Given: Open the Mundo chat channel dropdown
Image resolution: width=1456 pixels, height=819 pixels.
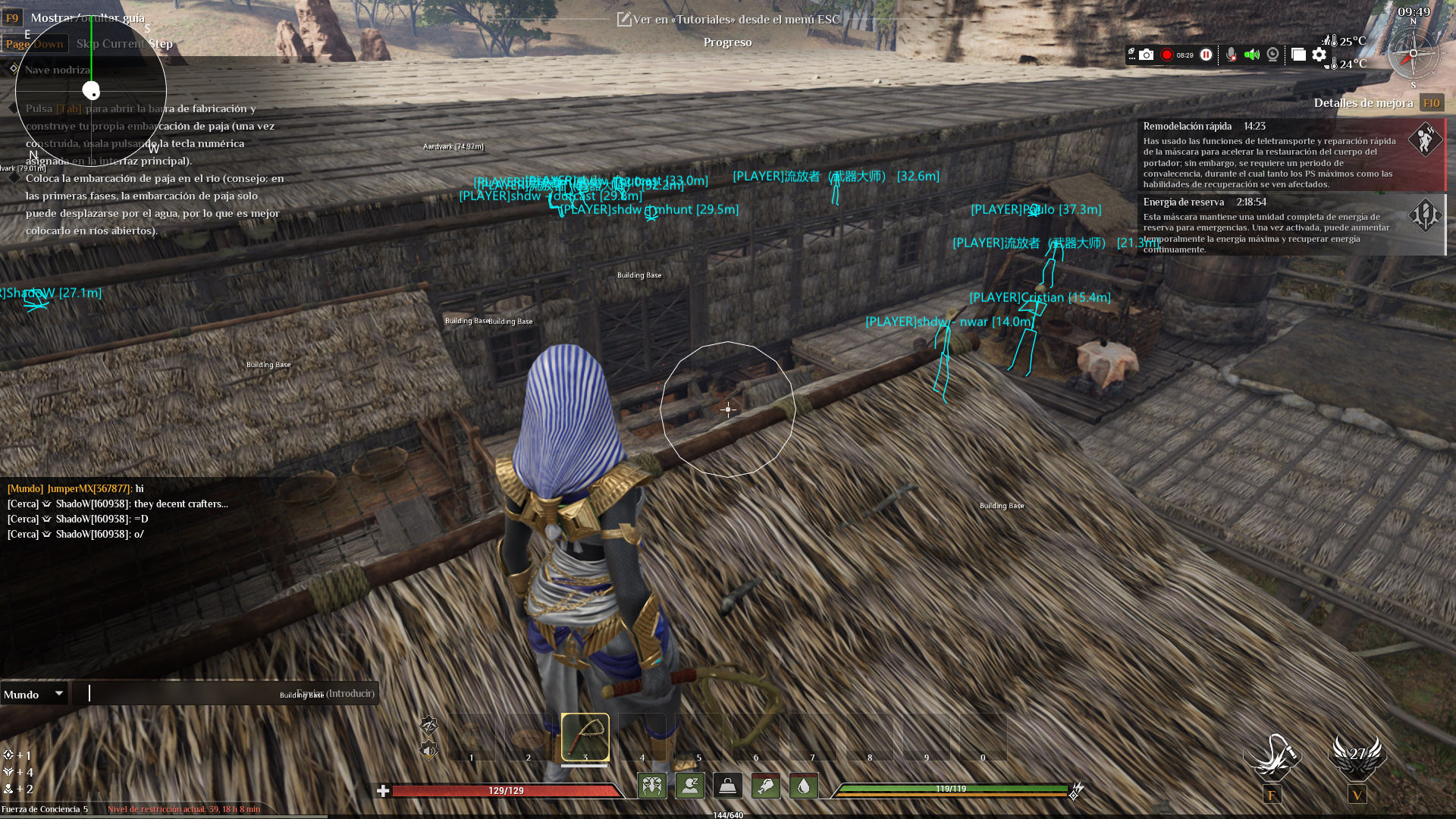Looking at the screenshot, I should coord(34,693).
